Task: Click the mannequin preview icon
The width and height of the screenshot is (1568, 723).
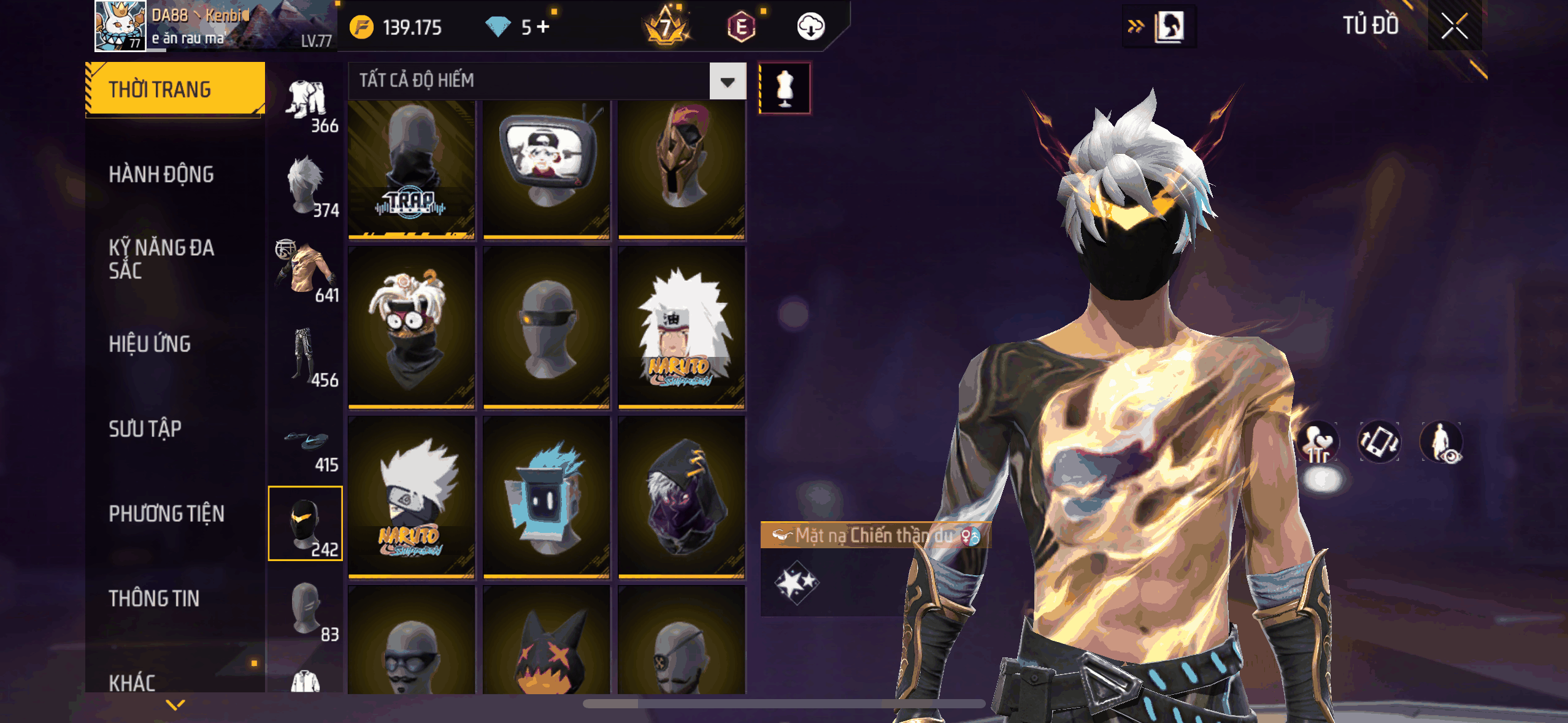Action: pyautogui.click(x=785, y=88)
